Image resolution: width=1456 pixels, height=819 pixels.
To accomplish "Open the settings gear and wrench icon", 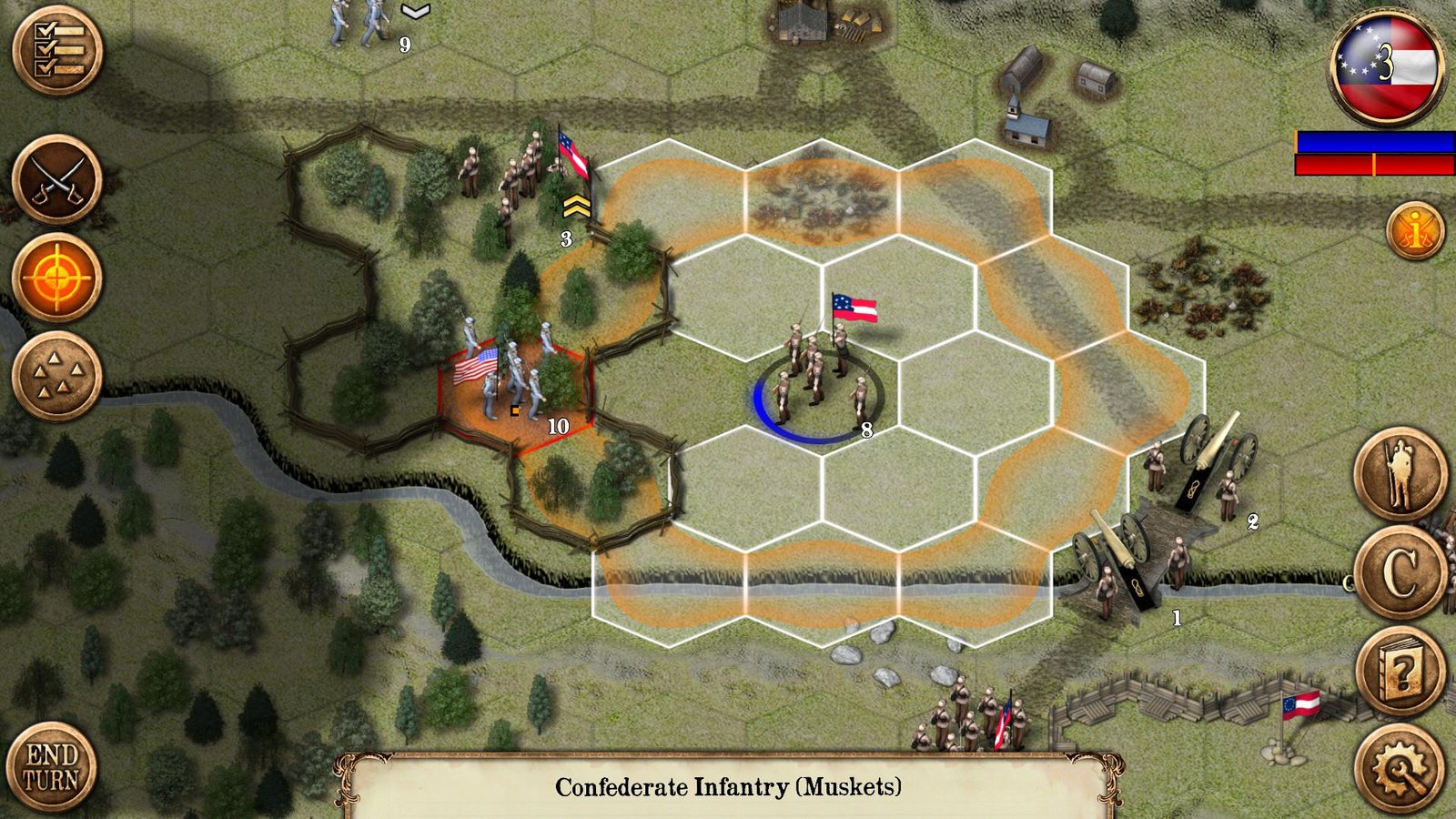I will 1400,772.
